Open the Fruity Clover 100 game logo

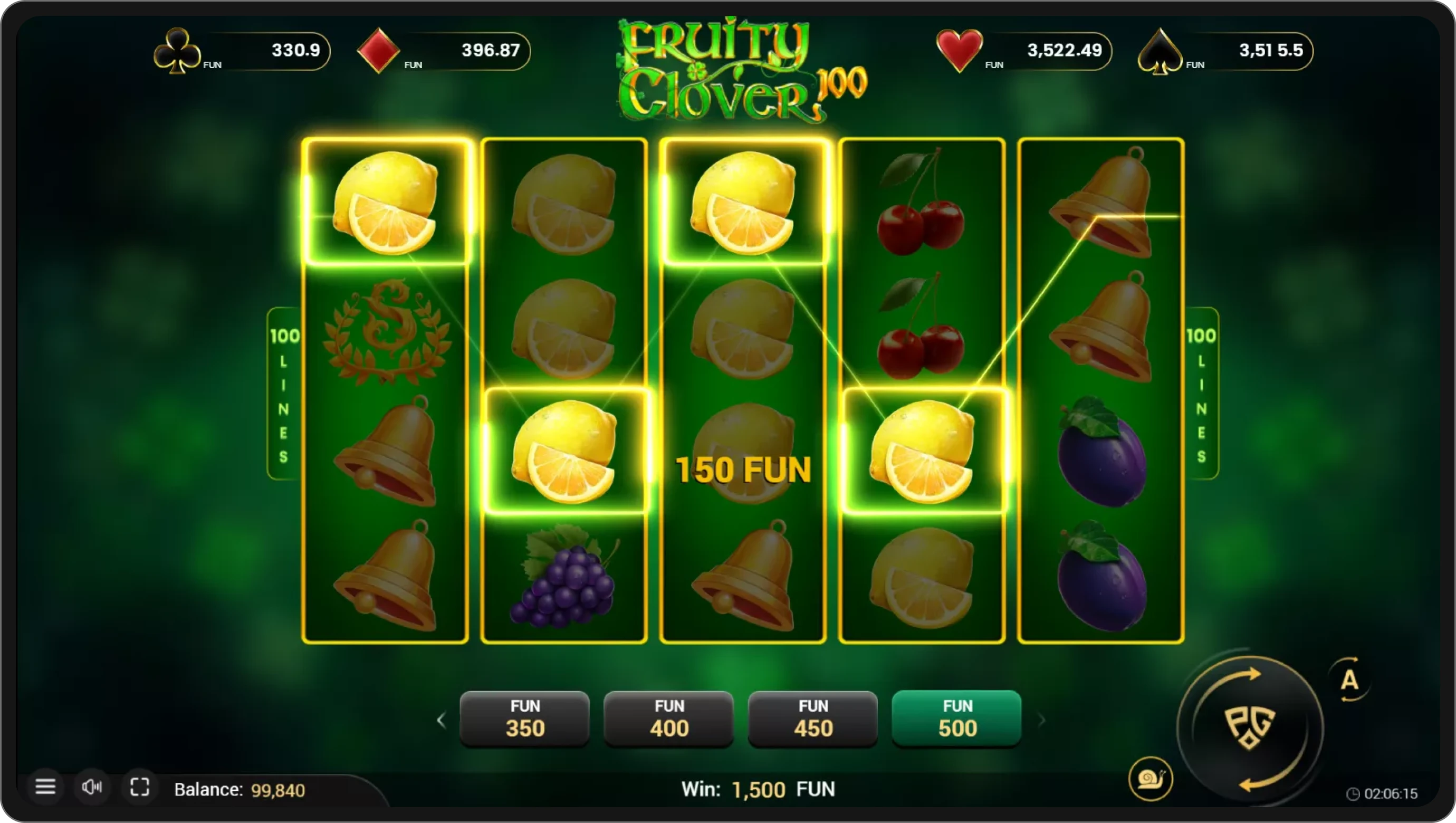point(735,71)
